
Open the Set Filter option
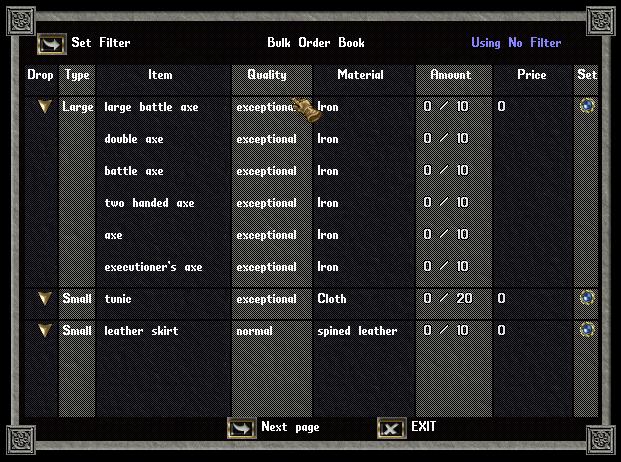pyautogui.click(x=52, y=44)
